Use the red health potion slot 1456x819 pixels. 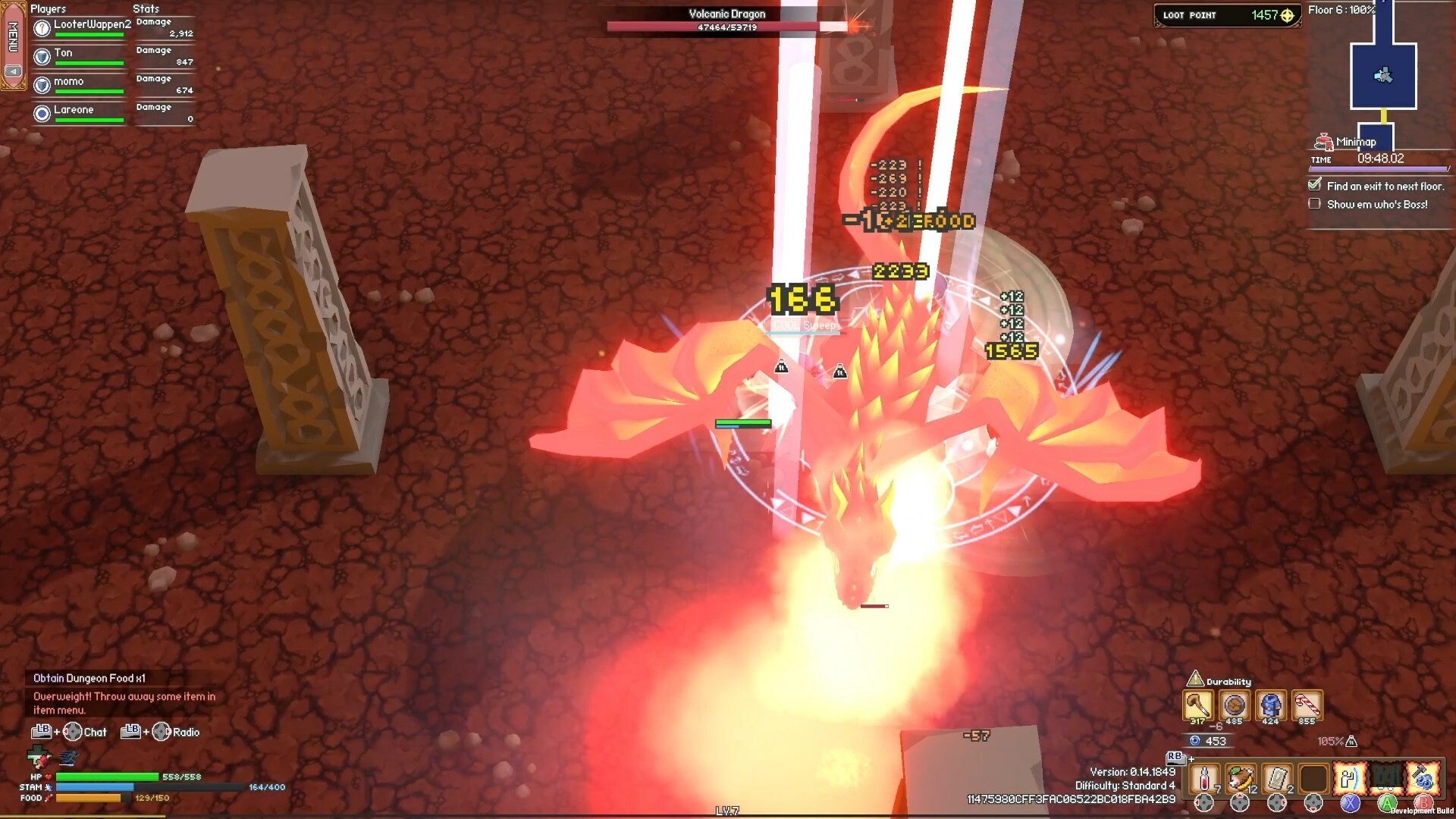pos(1203,779)
